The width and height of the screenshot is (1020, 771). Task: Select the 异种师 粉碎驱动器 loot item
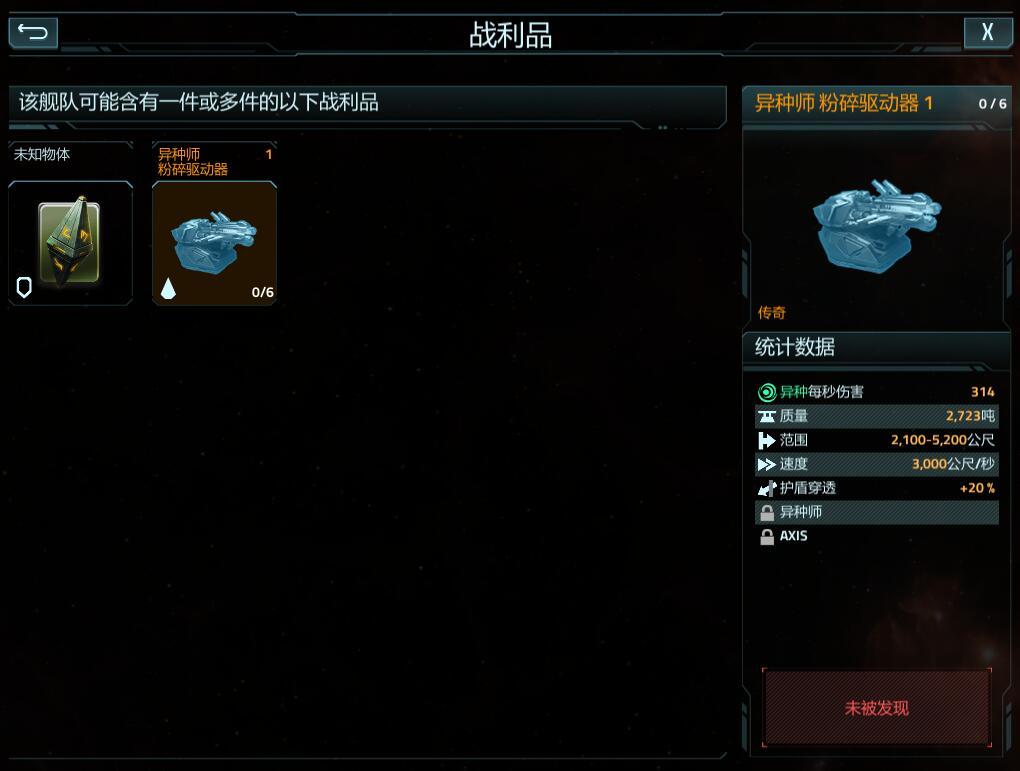pyautogui.click(x=214, y=242)
